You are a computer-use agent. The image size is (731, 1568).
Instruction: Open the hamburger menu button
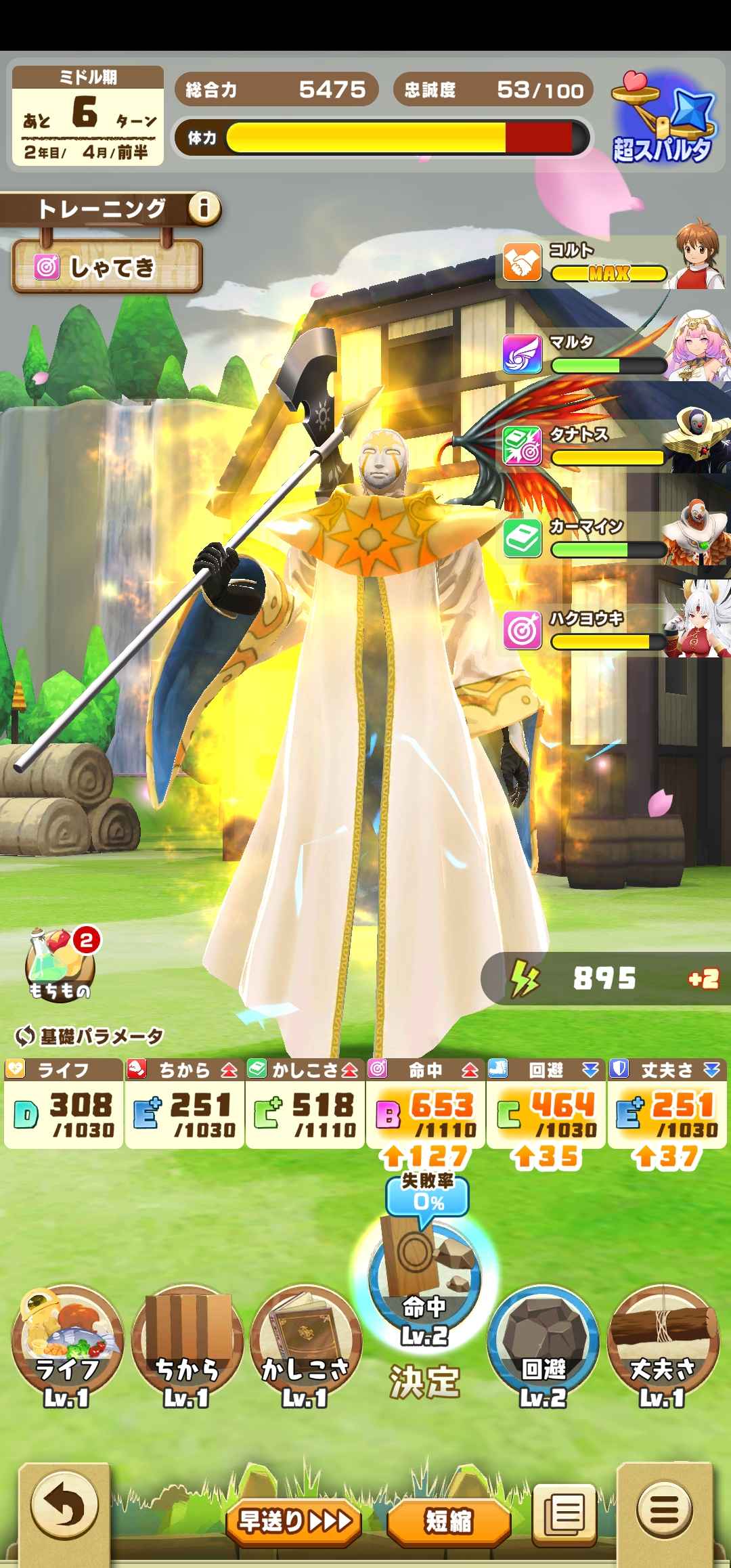[x=666, y=1508]
